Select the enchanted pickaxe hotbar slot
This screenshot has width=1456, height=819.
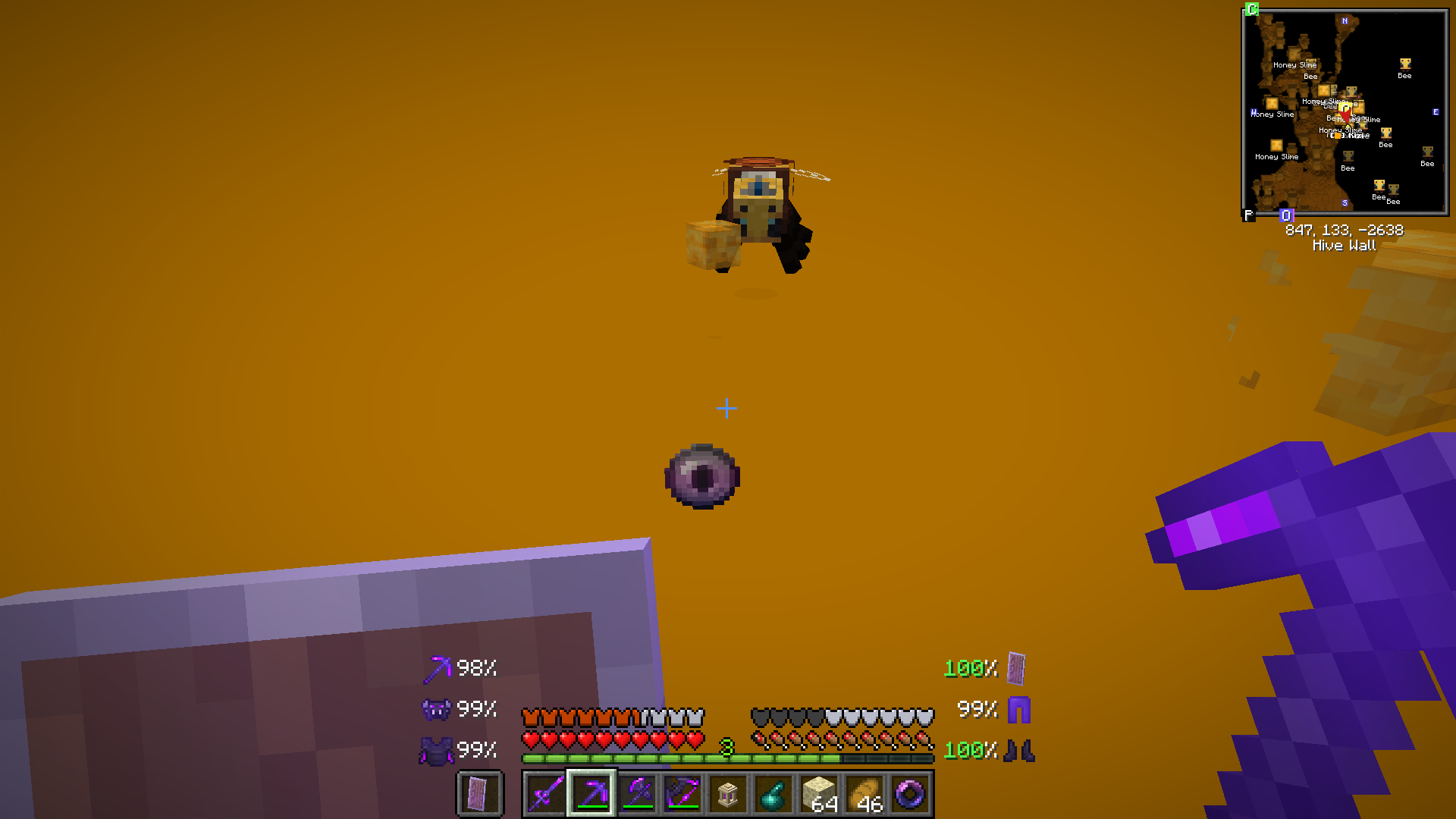pyautogui.click(x=591, y=793)
